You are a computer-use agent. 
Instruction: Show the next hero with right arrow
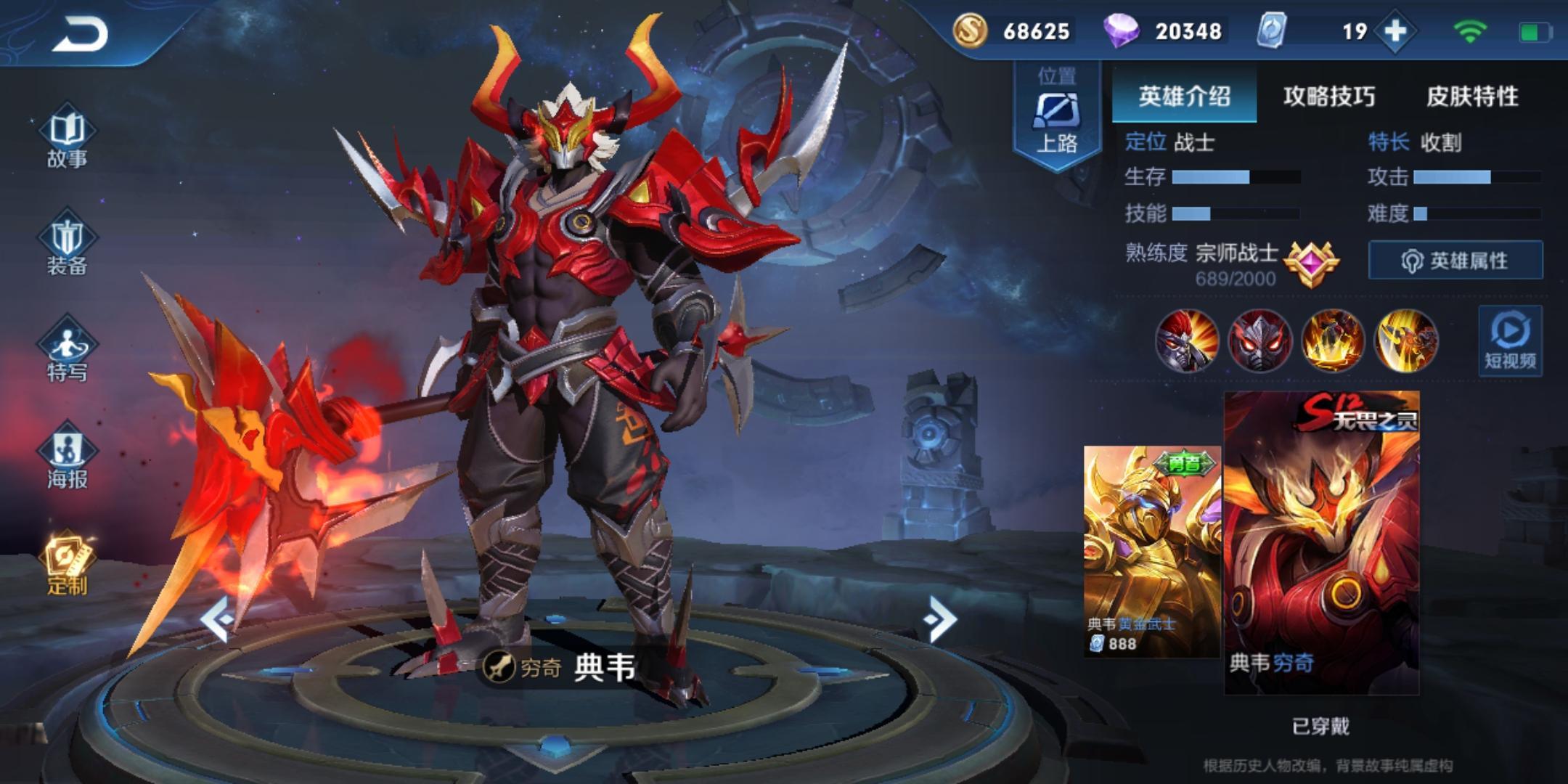pyautogui.click(x=941, y=619)
